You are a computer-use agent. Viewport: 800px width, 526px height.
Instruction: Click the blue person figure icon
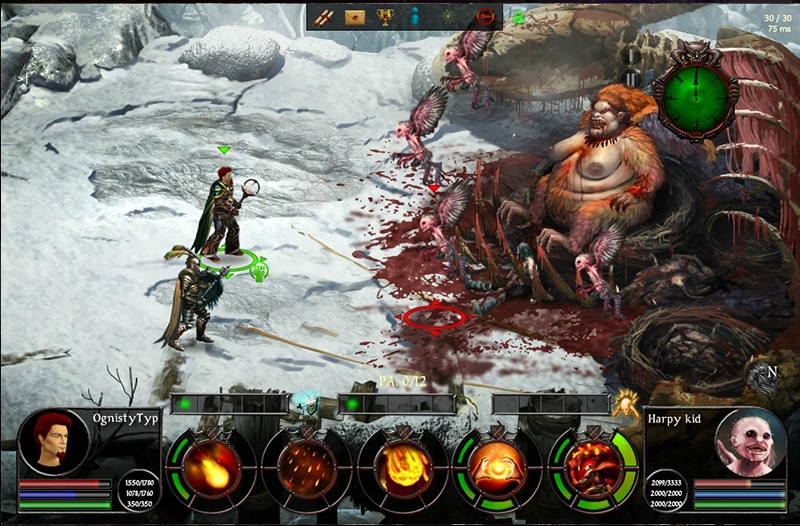pos(416,16)
